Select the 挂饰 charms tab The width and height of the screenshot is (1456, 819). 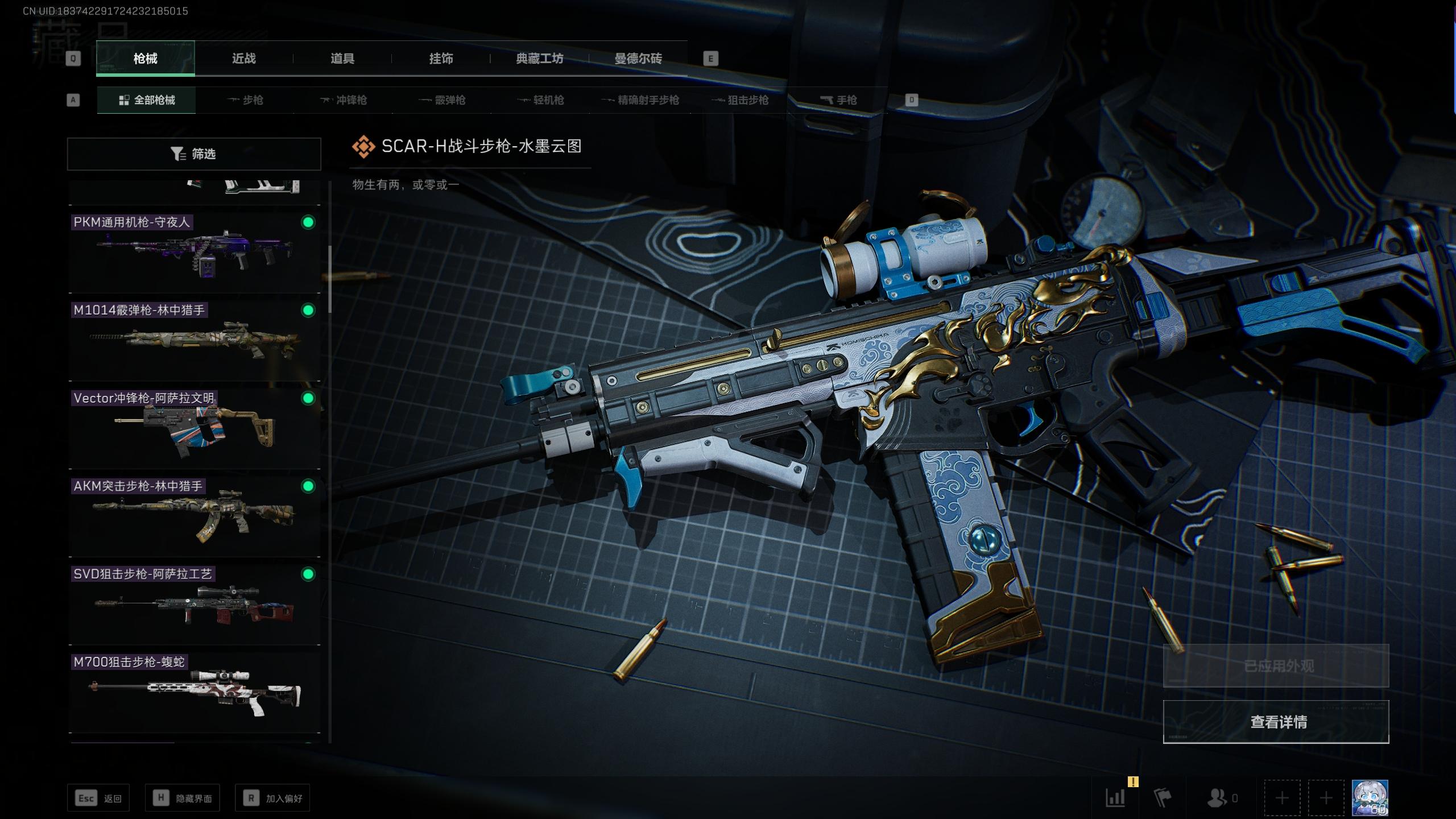click(441, 59)
